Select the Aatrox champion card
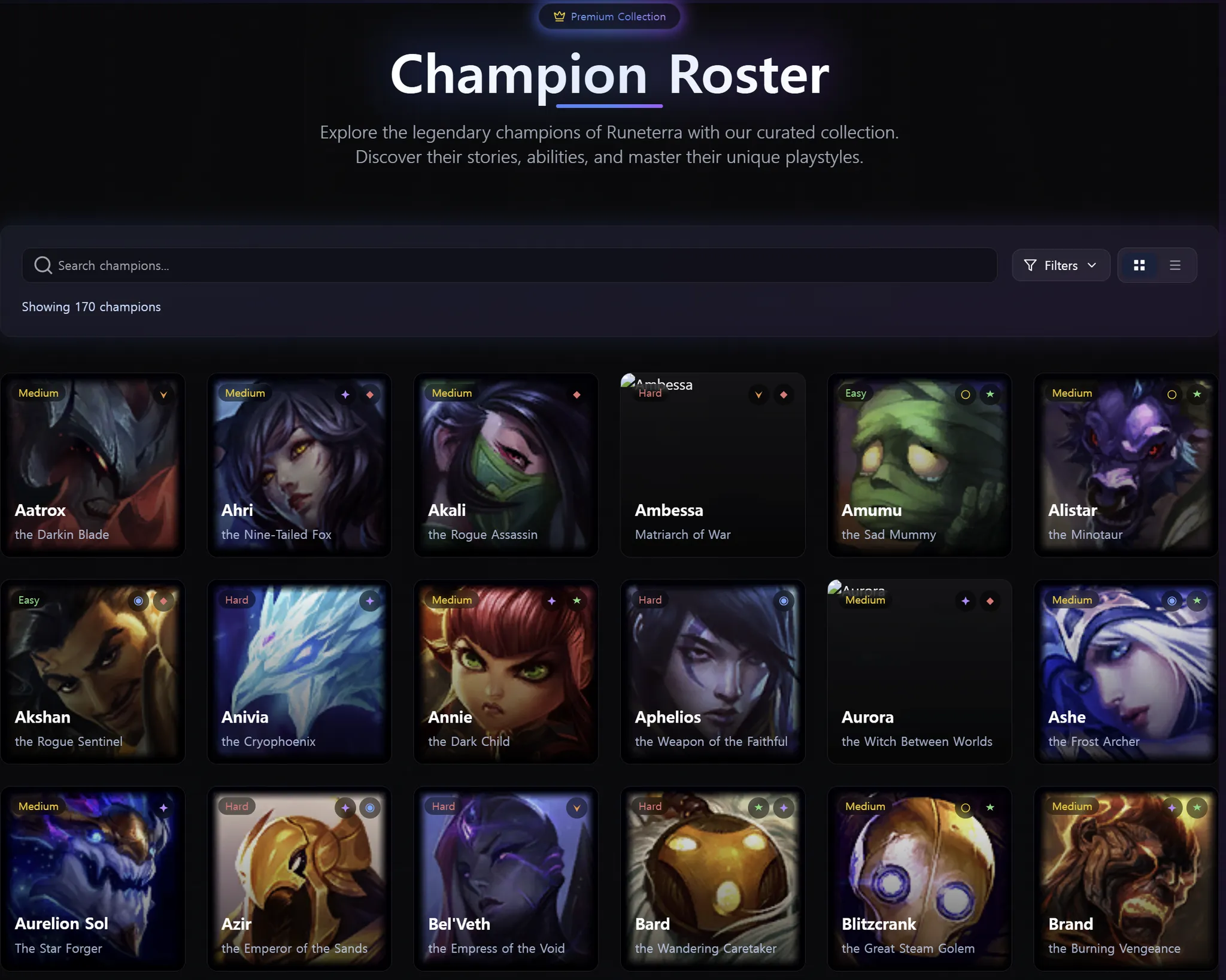This screenshot has width=1226, height=980. click(93, 465)
